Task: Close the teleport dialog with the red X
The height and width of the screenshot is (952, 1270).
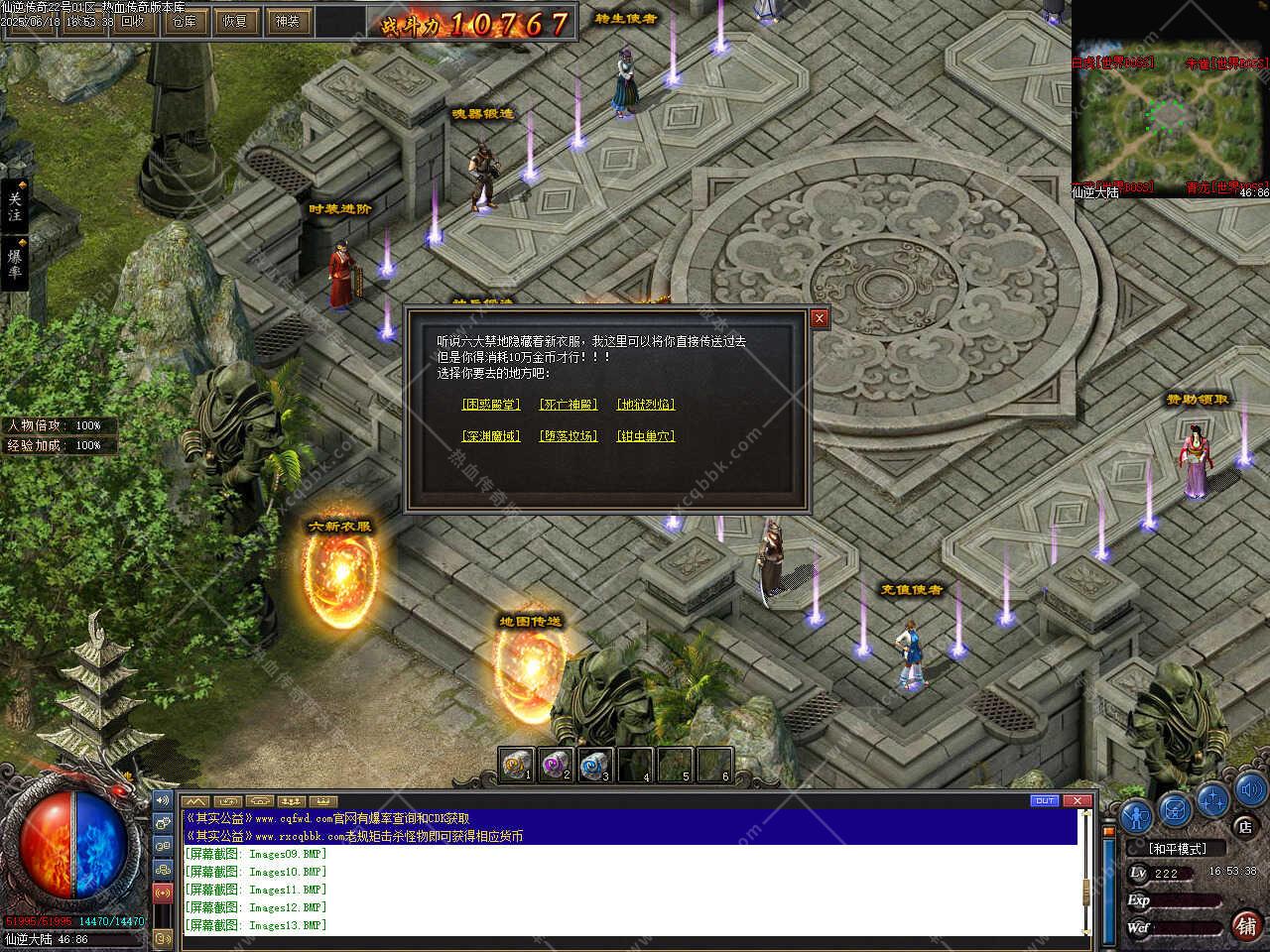Action: click(x=820, y=318)
